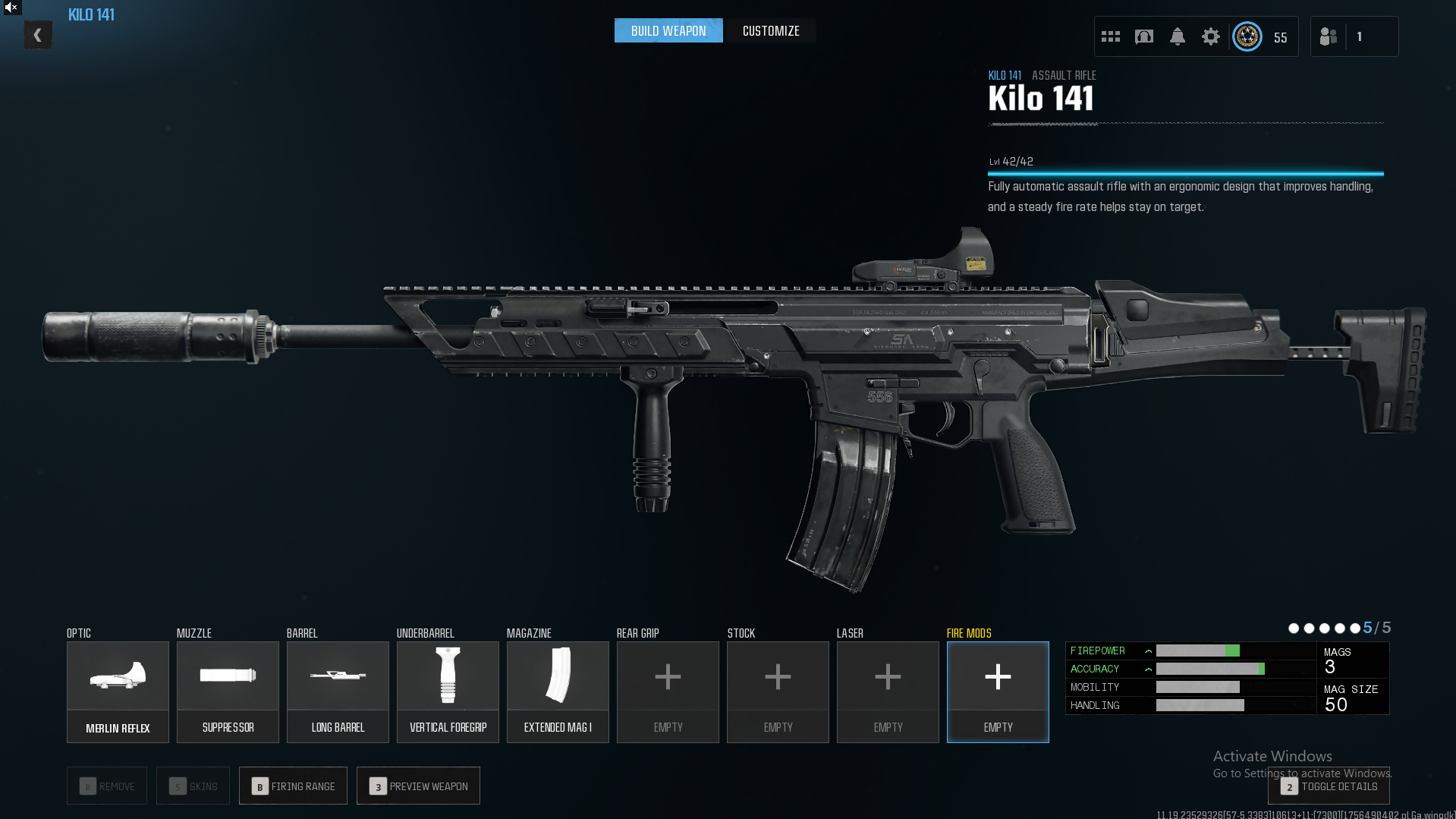The width and height of the screenshot is (1456, 819).
Task: Select the Merlin Reflex optic slot
Action: (x=118, y=691)
